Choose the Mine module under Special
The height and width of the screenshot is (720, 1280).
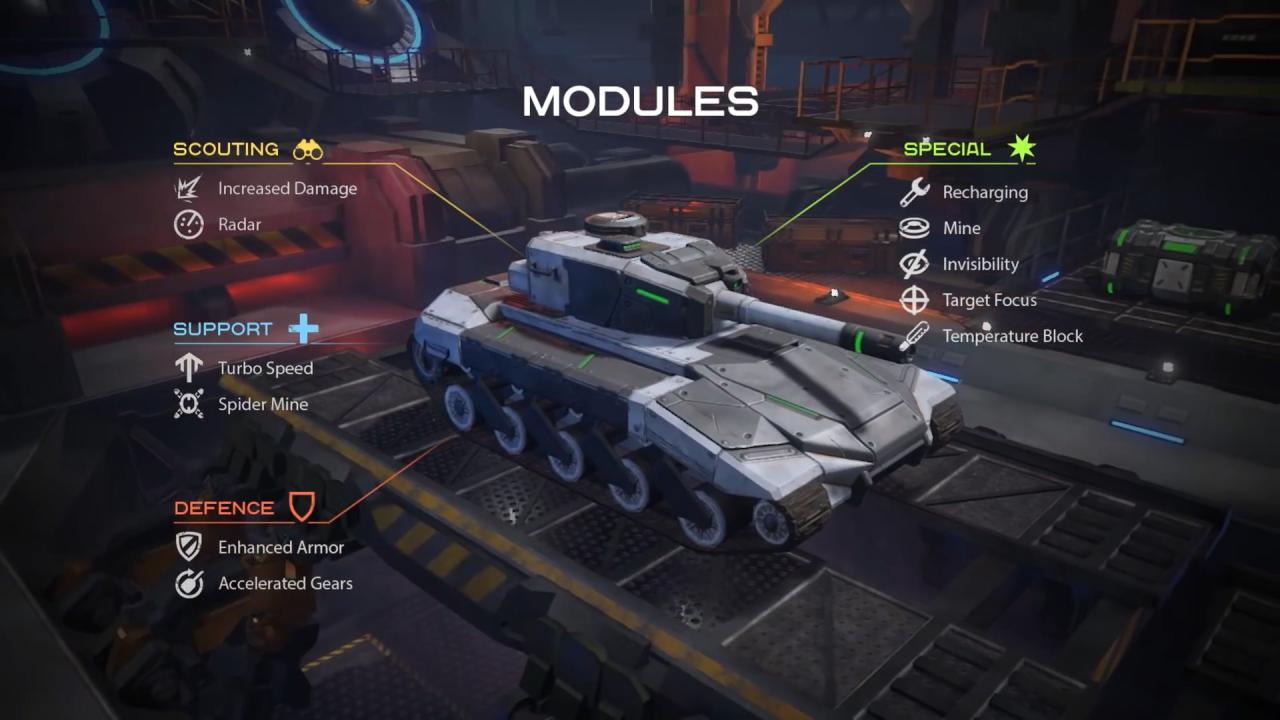point(961,228)
